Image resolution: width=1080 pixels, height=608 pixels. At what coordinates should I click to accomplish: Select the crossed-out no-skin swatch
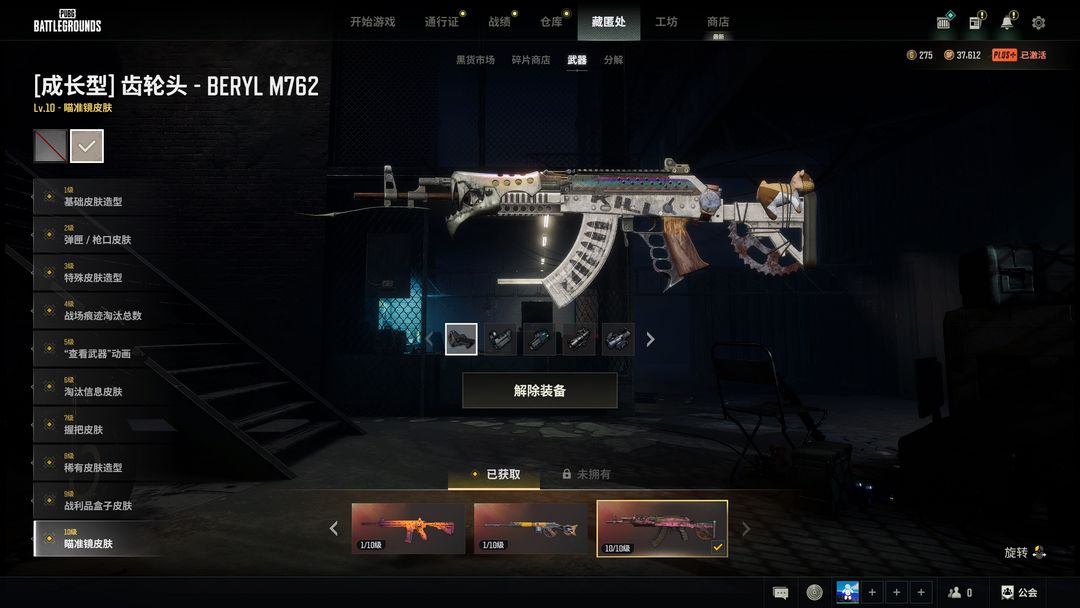pos(50,146)
